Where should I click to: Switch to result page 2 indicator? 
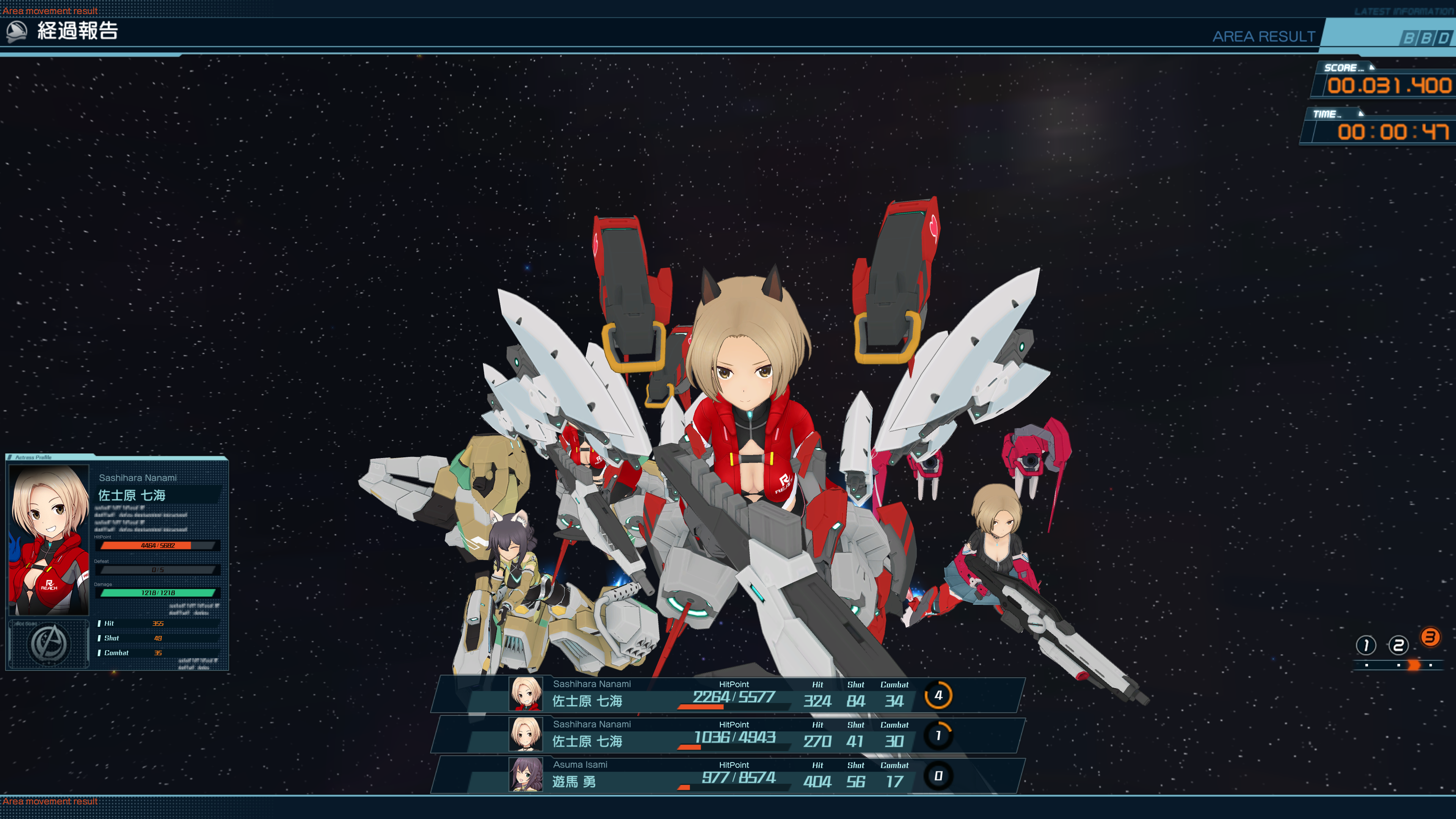(1398, 645)
